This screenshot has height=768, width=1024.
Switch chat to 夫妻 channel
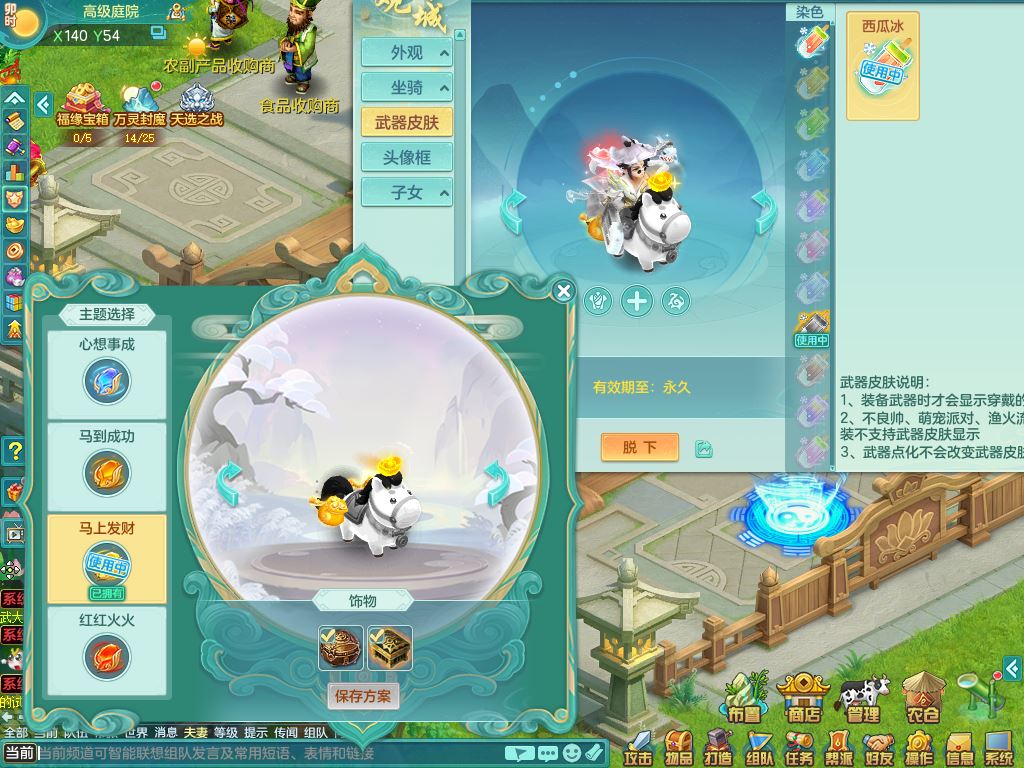point(196,733)
